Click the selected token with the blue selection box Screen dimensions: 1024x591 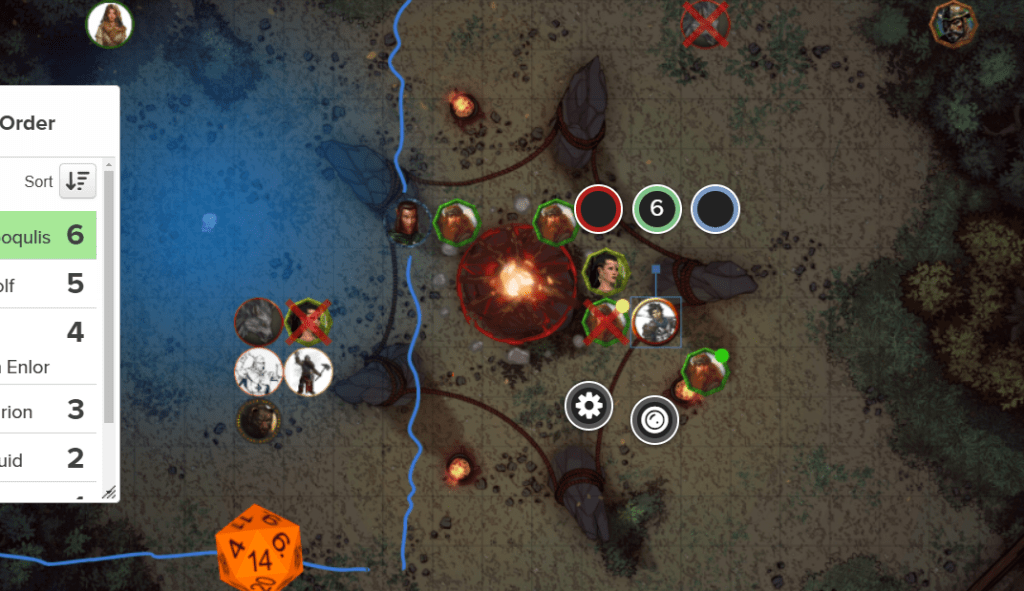click(x=656, y=321)
